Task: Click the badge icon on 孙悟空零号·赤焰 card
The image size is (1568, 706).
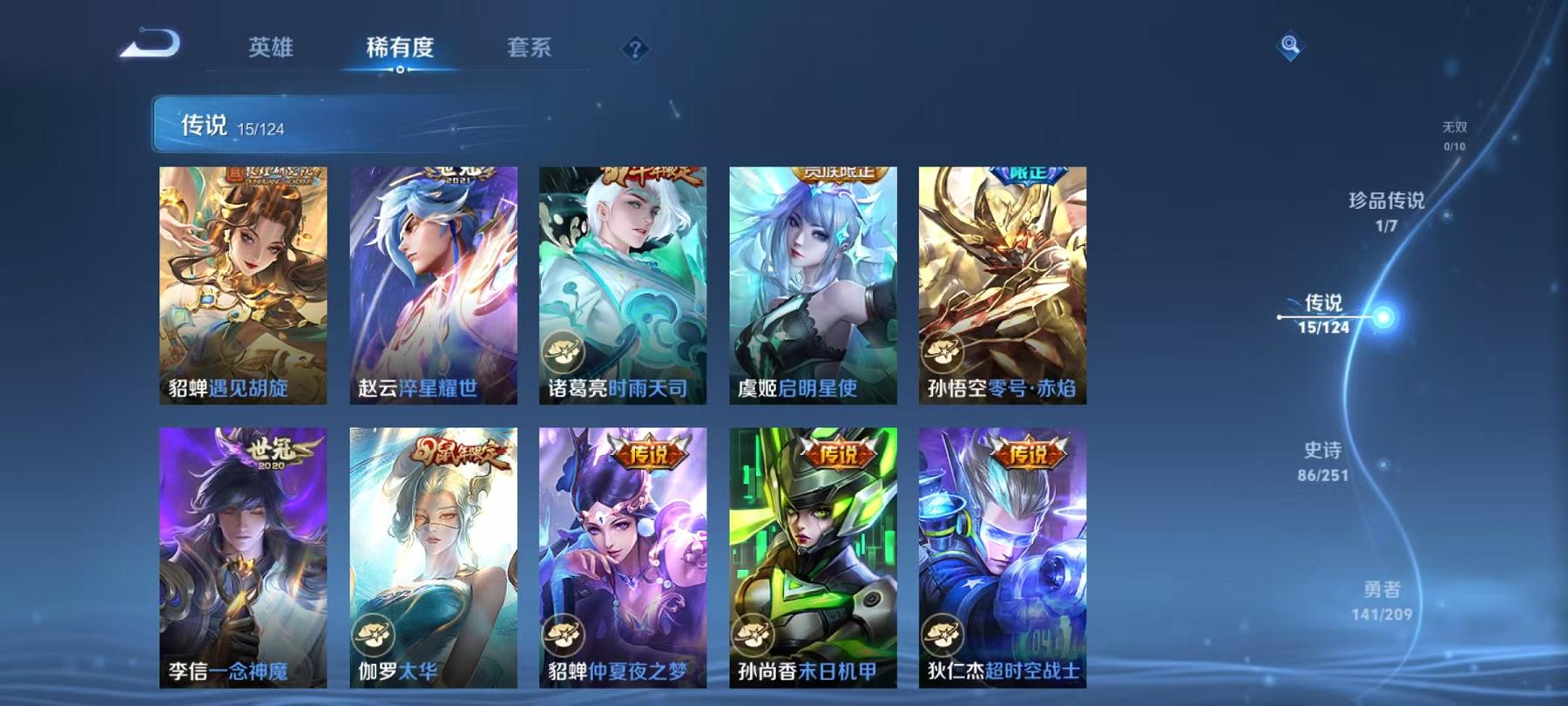Action: [942, 353]
